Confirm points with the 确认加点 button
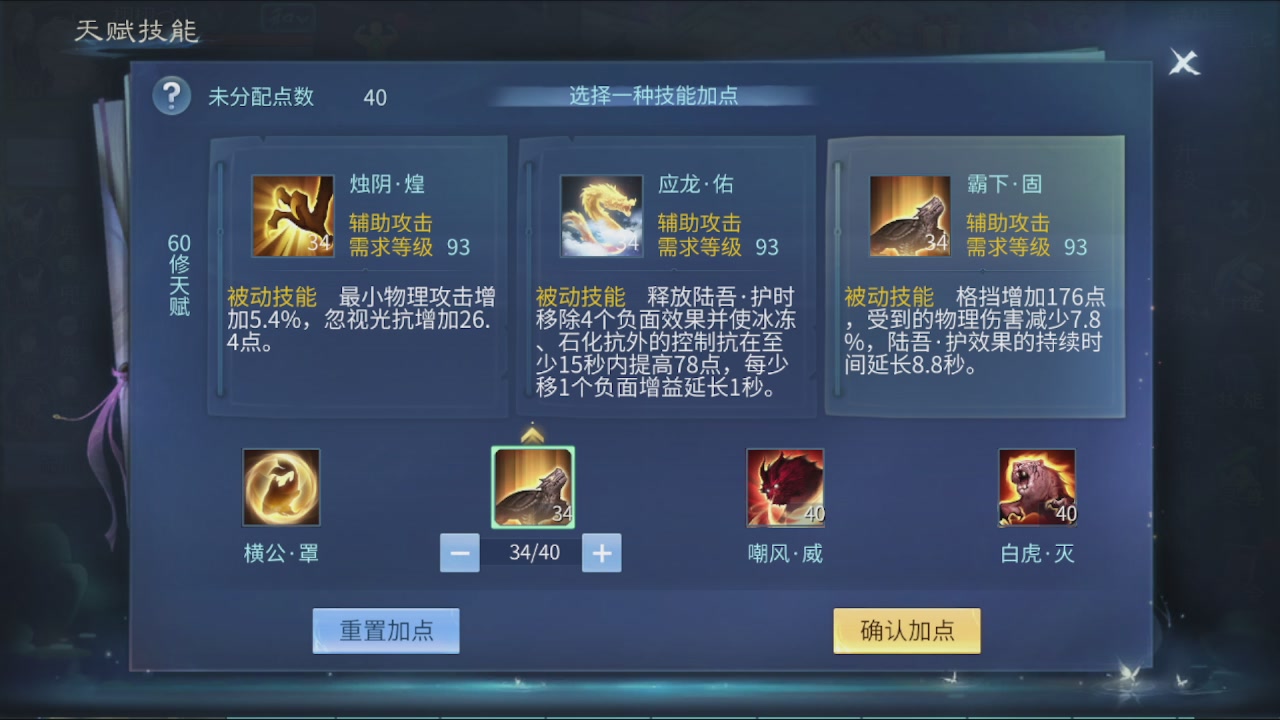This screenshot has width=1280, height=720. [x=906, y=631]
